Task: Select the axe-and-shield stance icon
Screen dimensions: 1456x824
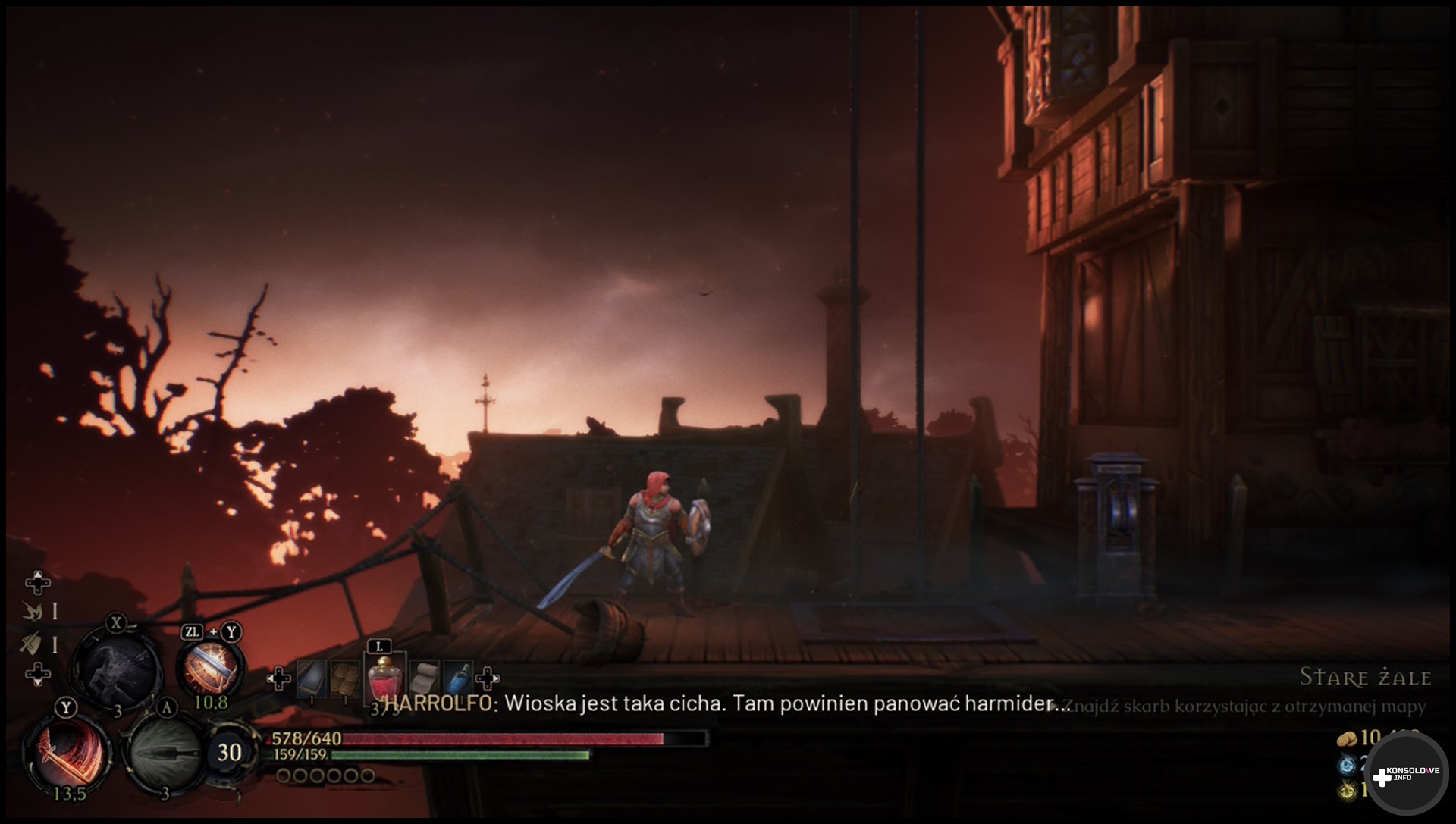Action: (30, 644)
